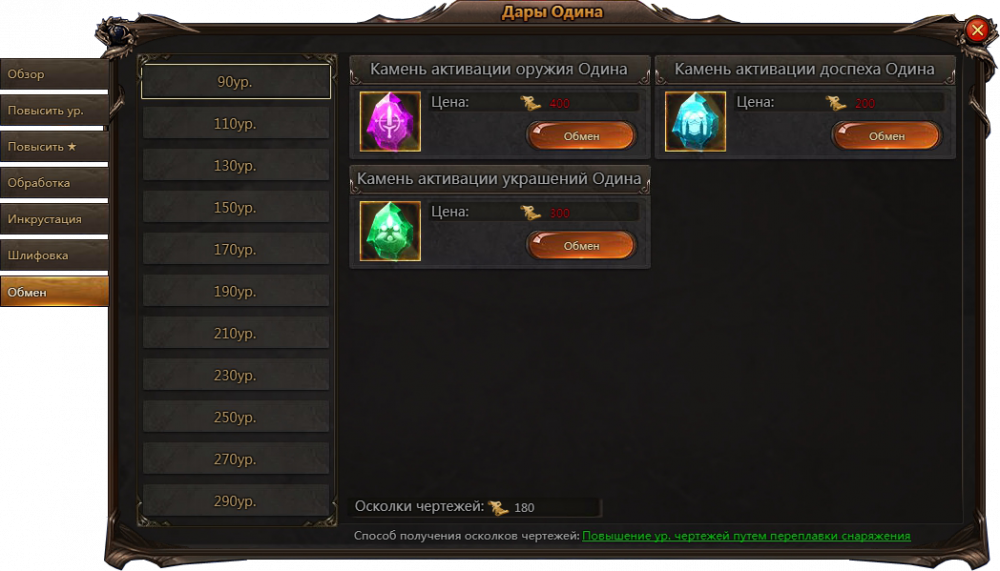The image size is (1000, 571).
Task: Open the green blueprint shards source link
Action: coord(746,536)
